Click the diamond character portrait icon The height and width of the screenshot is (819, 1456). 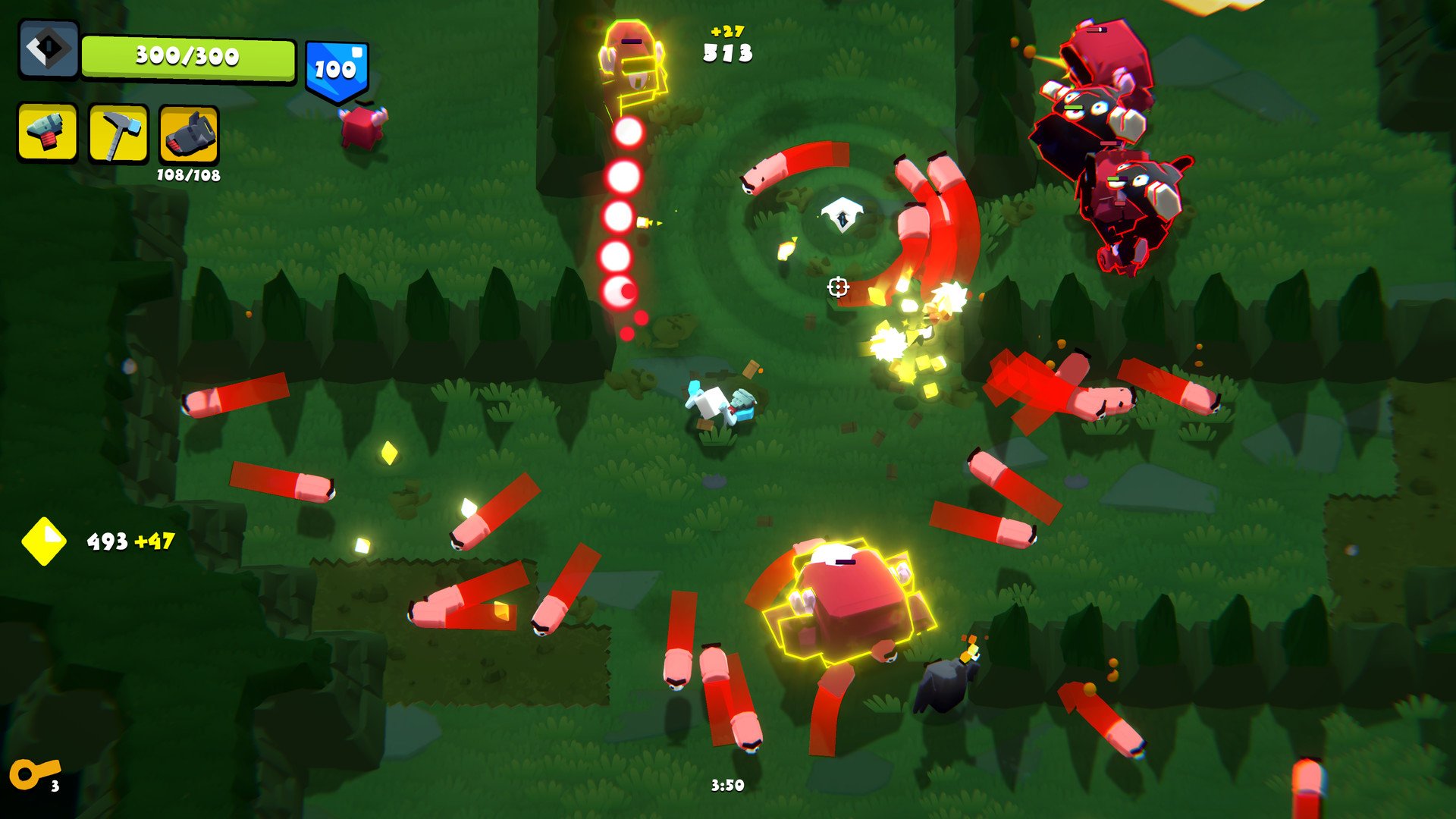[49, 49]
